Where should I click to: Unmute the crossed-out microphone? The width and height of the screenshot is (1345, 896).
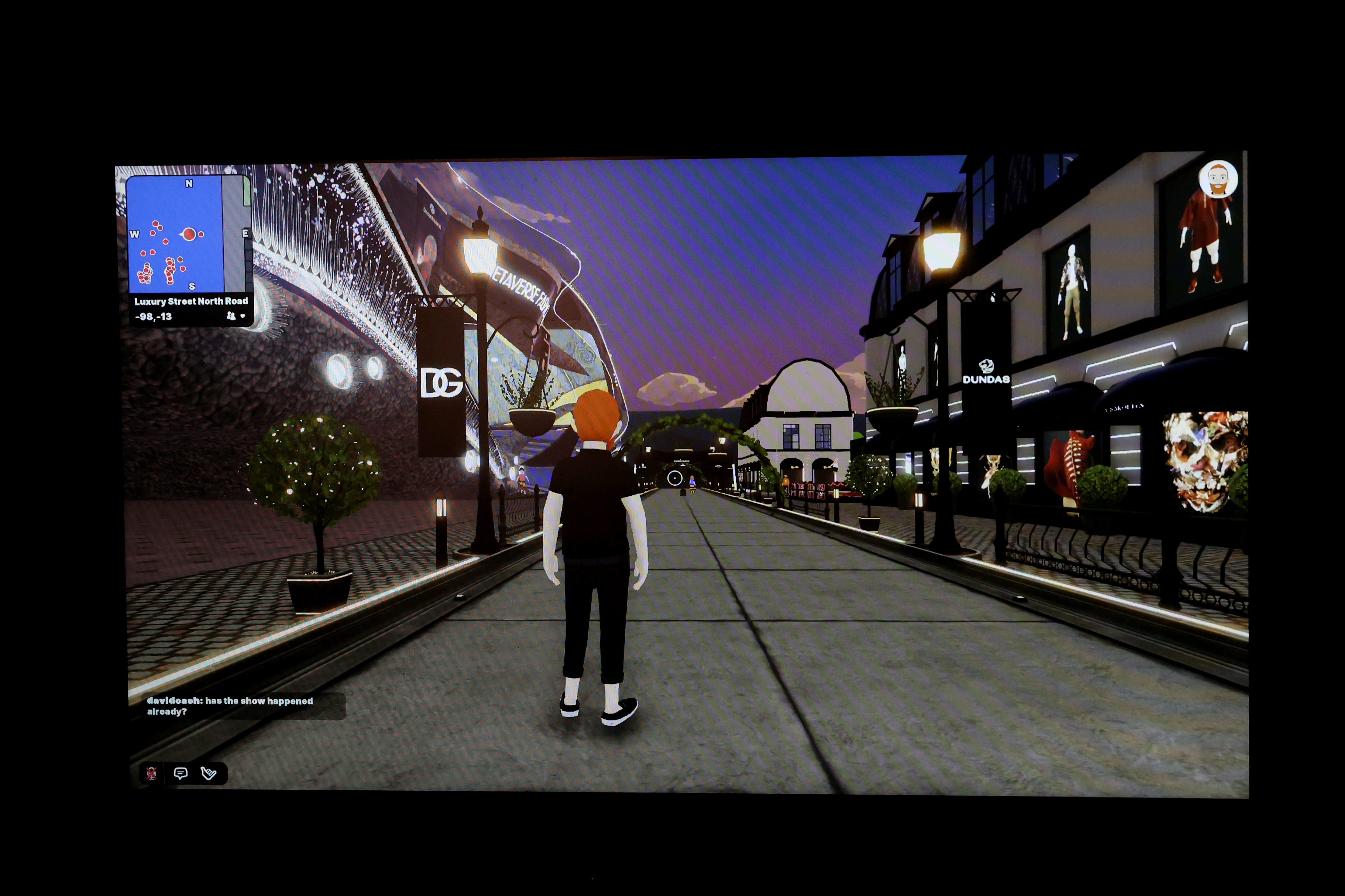coord(151,774)
